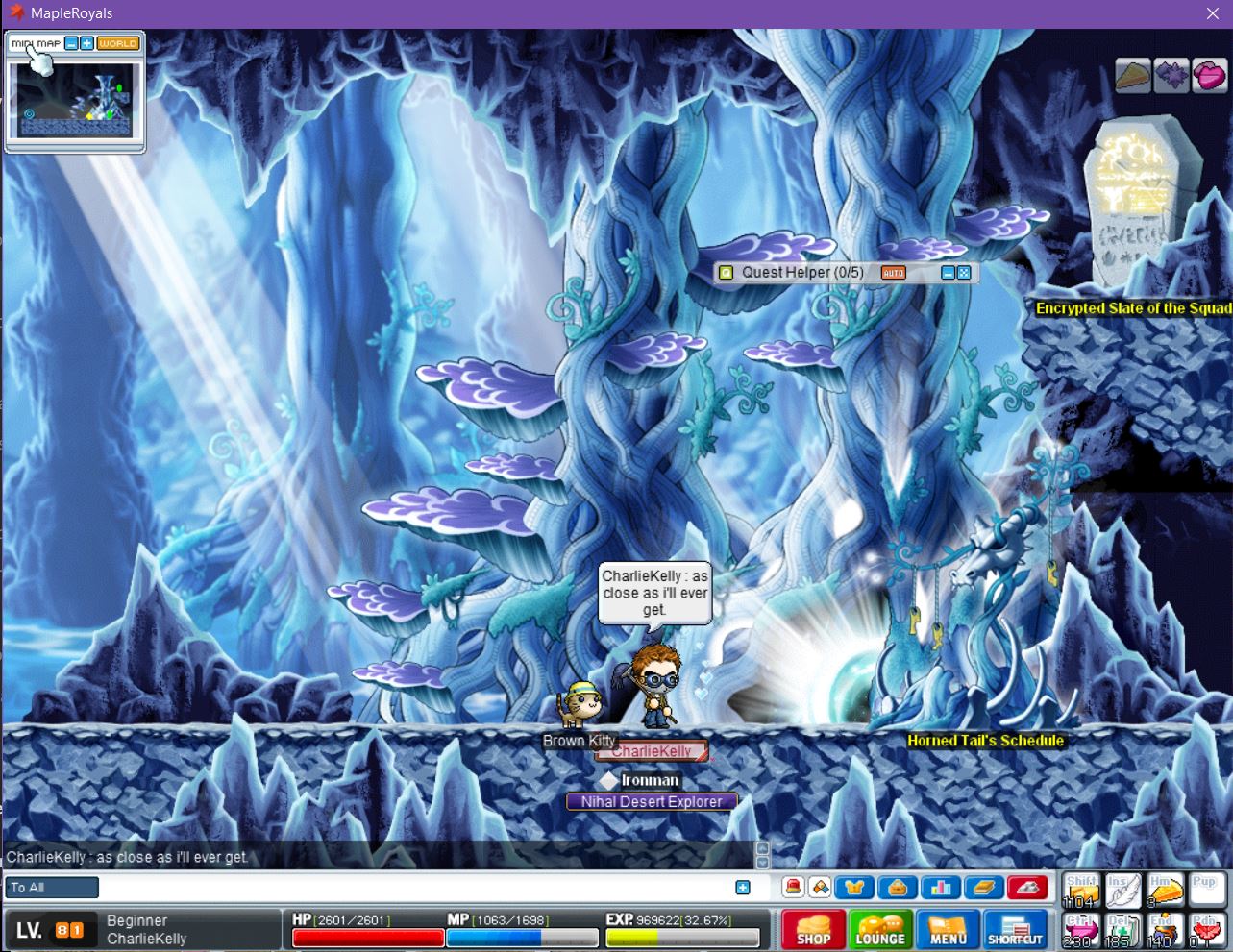
Task: Use the white potion in the Del quickslot
Action: pyautogui.click(x=1122, y=930)
